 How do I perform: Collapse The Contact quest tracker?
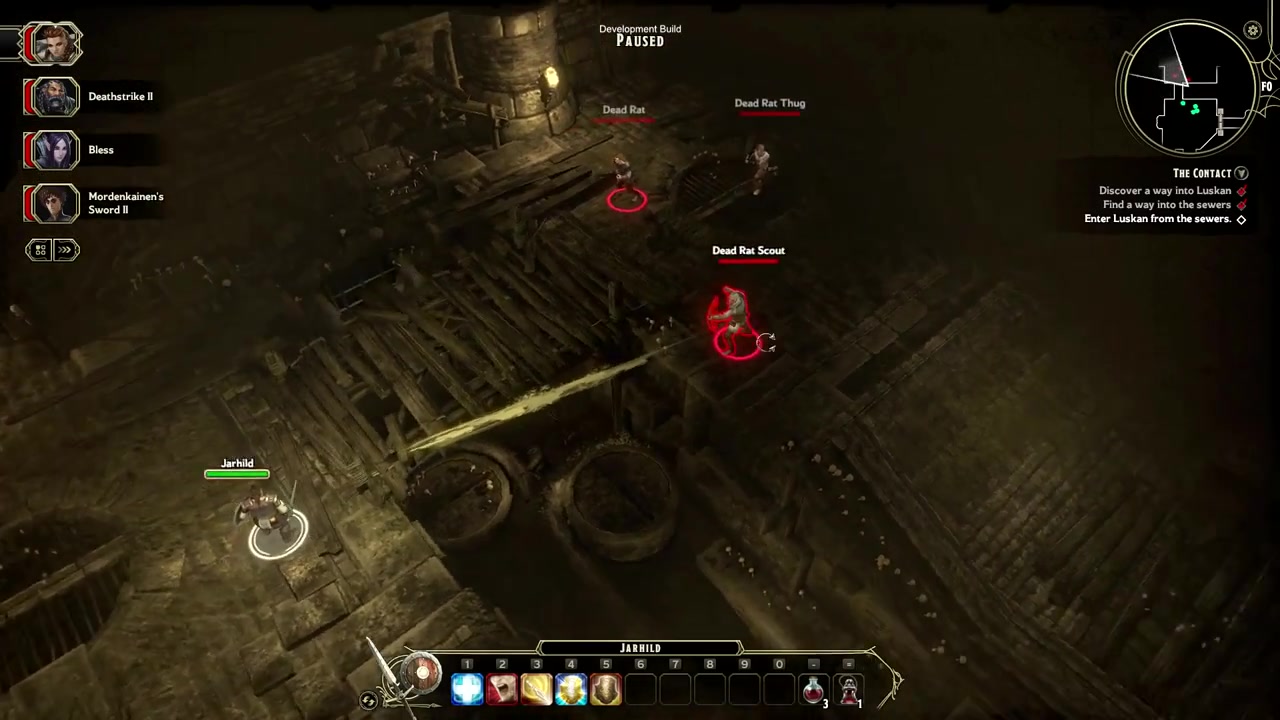[1241, 173]
